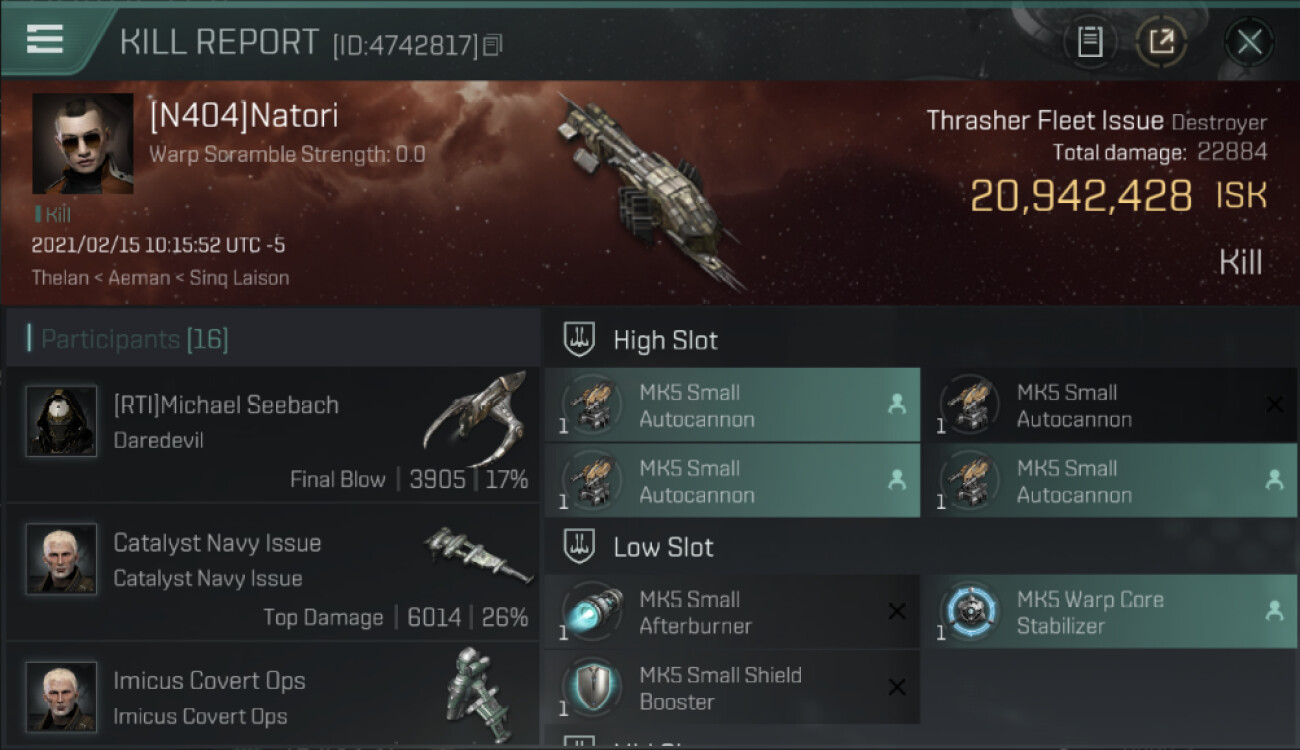This screenshot has width=1300, height=750.
Task: Open the hamburger menu
Action: point(45,39)
